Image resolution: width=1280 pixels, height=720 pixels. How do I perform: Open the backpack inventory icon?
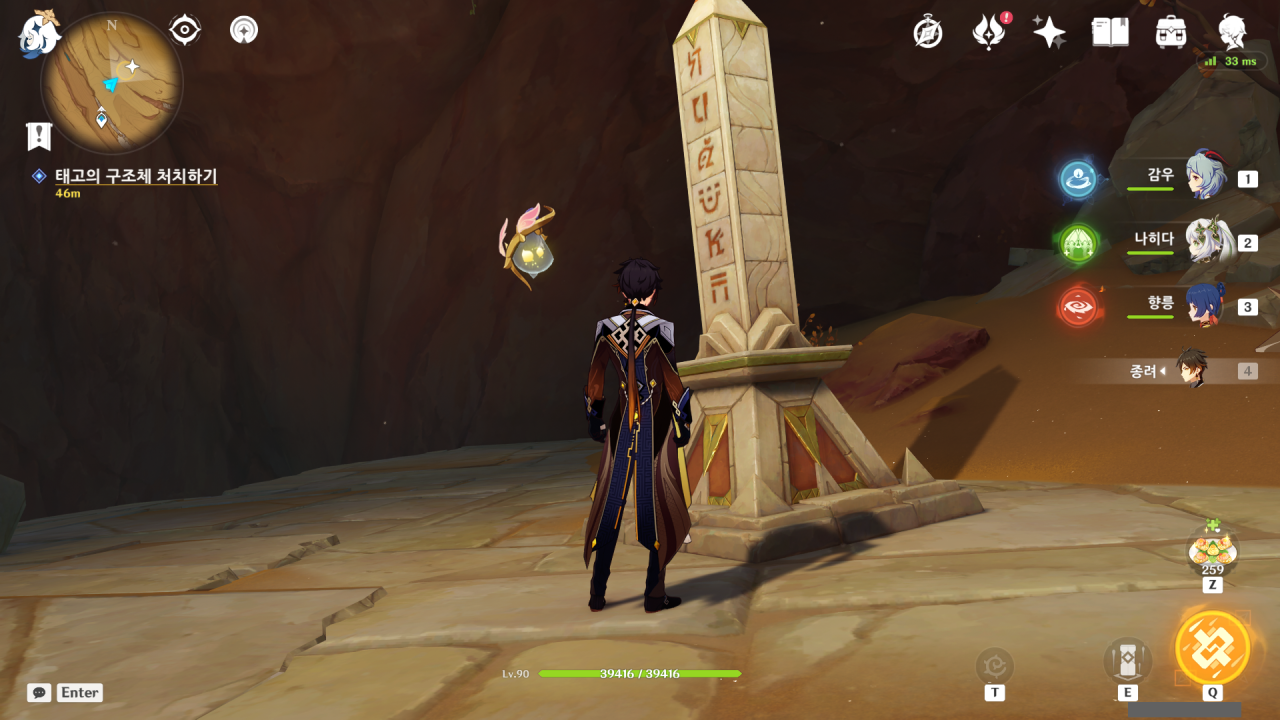tap(1170, 32)
